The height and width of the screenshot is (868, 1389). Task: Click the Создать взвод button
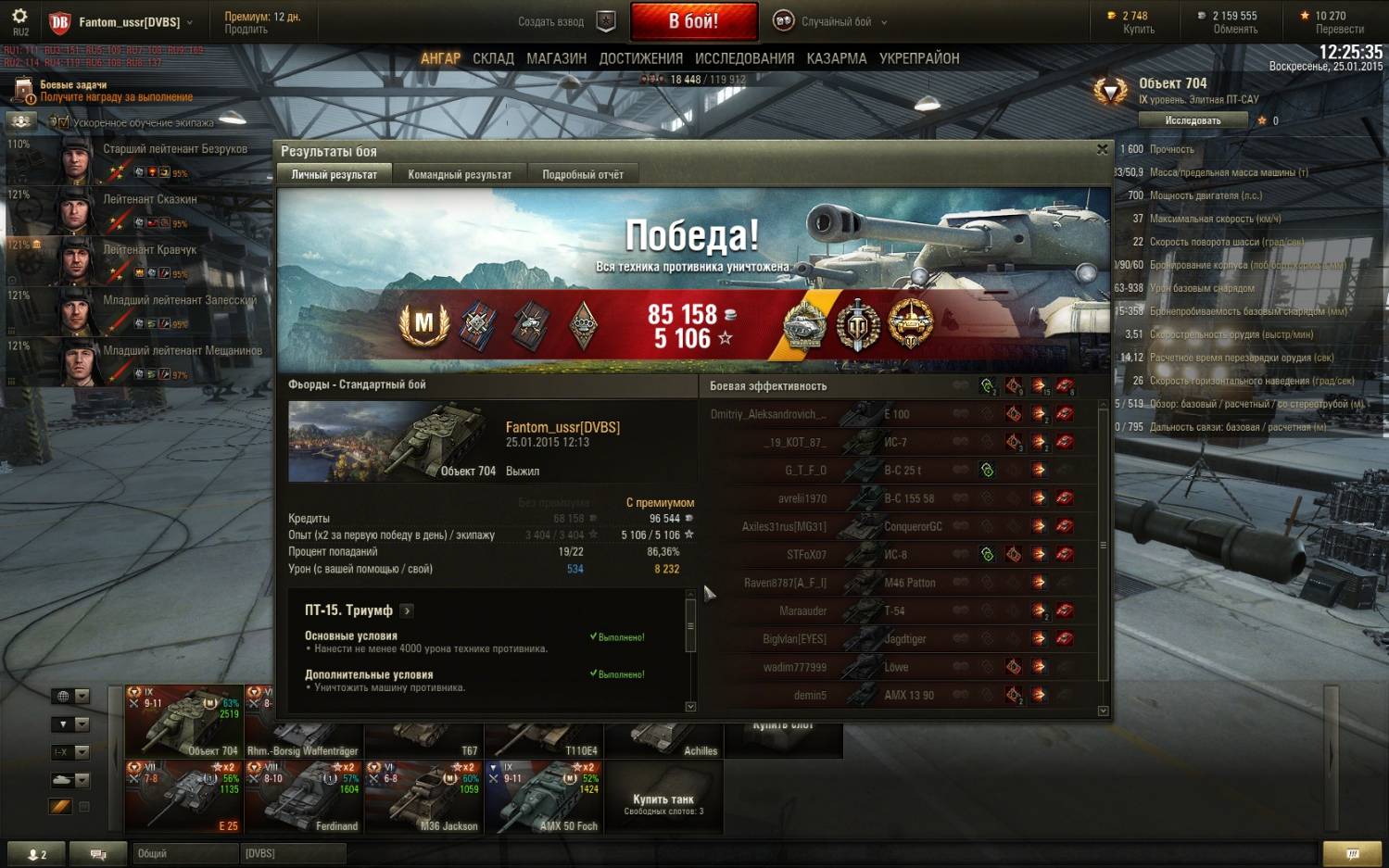[x=565, y=21]
